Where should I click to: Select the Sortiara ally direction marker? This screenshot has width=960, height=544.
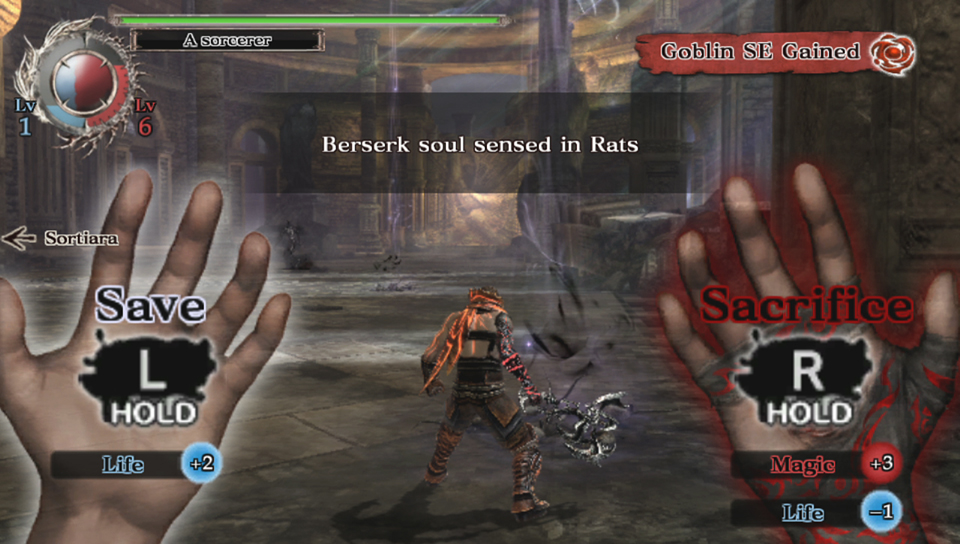click(x=61, y=238)
